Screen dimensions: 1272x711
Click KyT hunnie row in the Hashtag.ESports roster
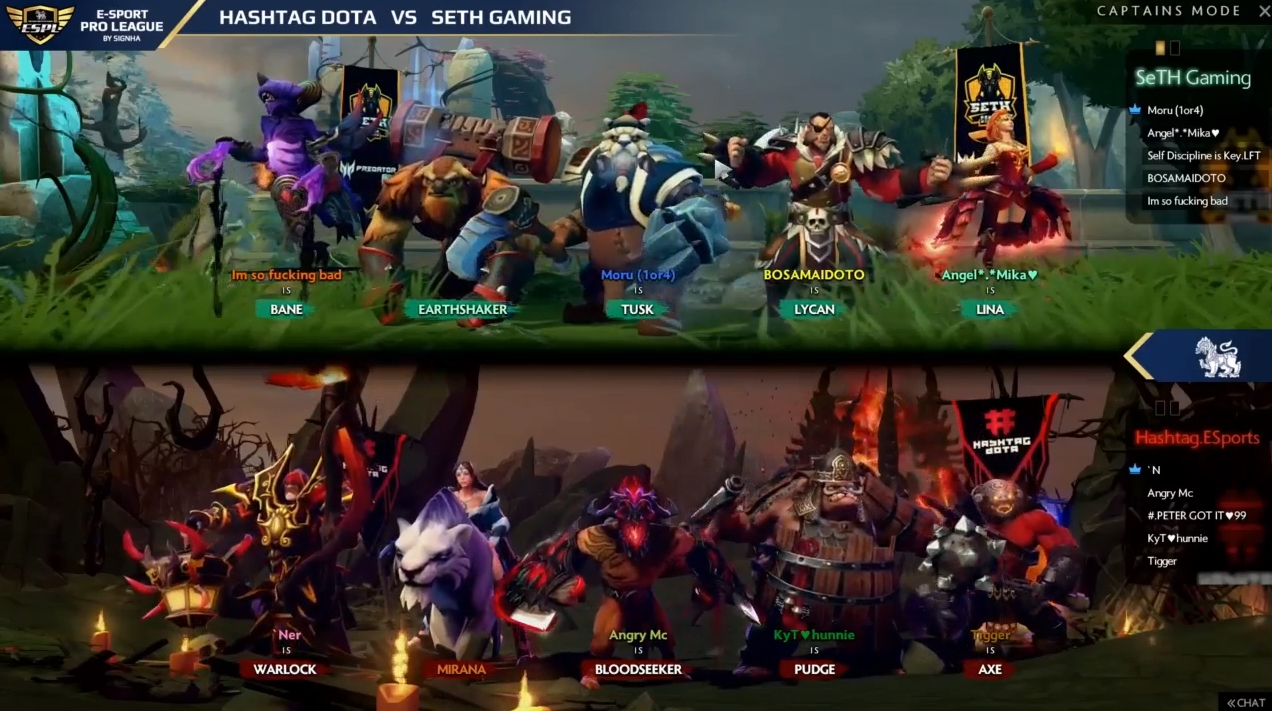click(x=1177, y=539)
